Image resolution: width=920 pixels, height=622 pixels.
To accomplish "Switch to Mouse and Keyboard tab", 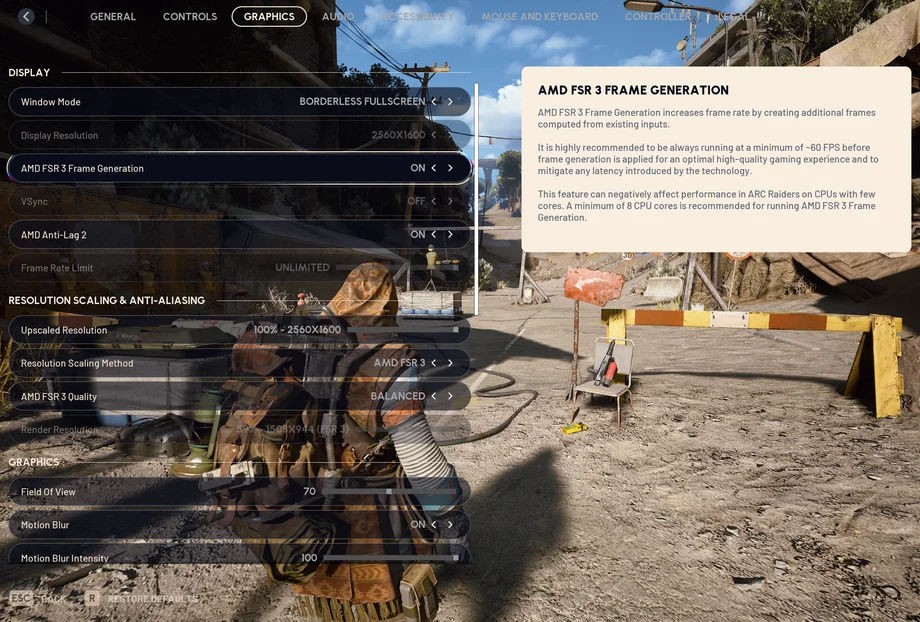I will [x=539, y=17].
